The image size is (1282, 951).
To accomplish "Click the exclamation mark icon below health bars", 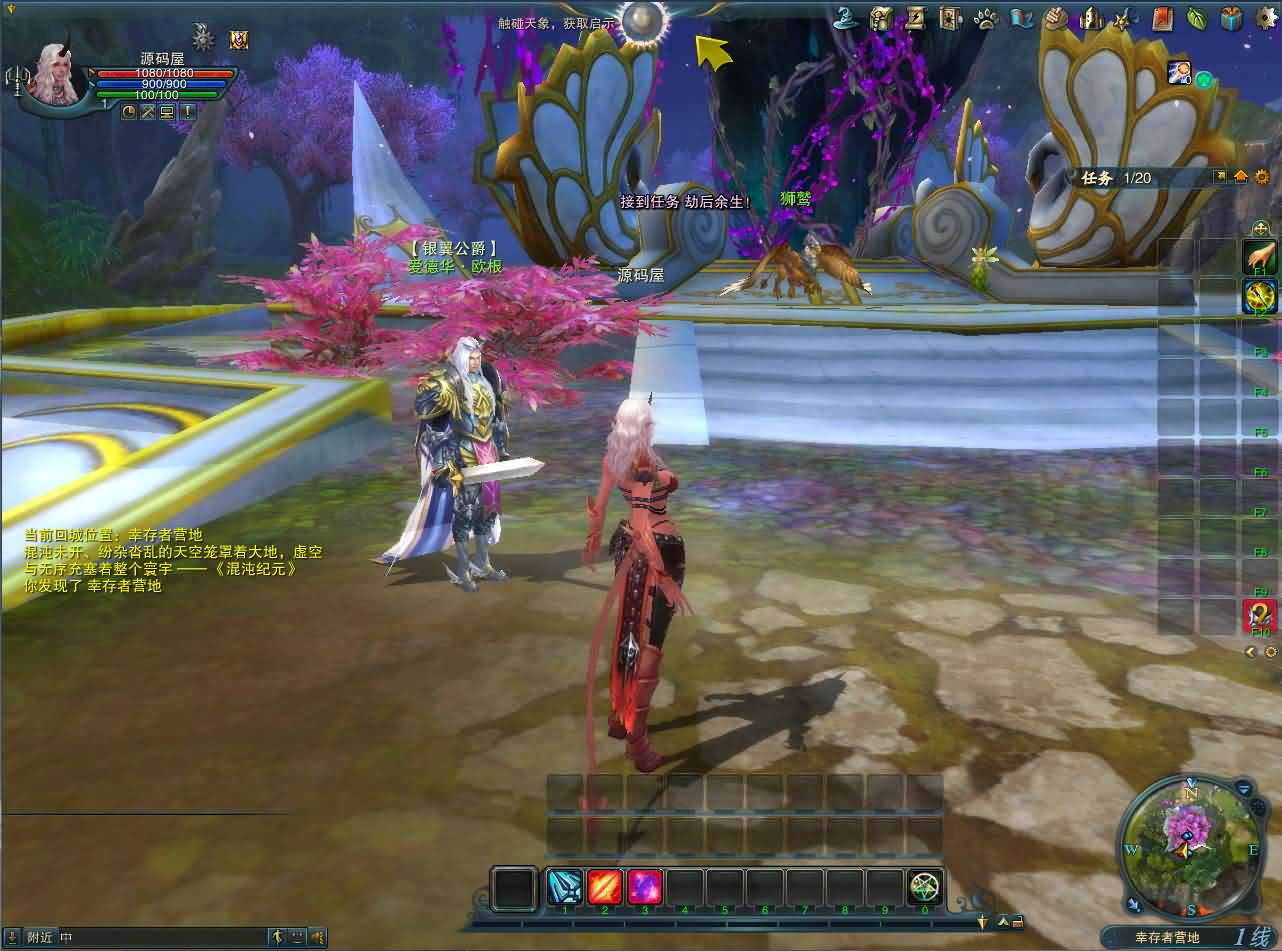I will pos(187,112).
